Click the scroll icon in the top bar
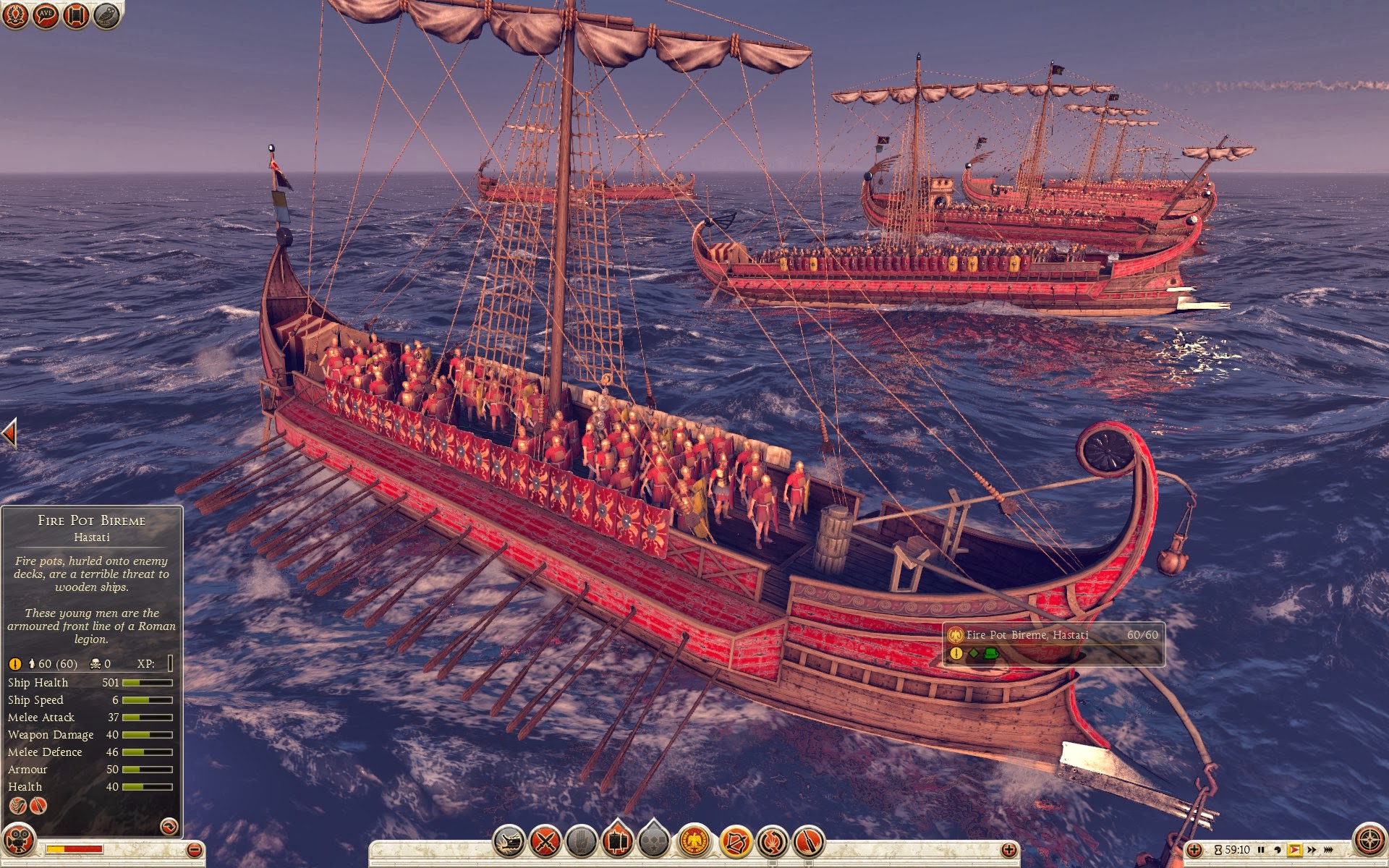 [76, 15]
